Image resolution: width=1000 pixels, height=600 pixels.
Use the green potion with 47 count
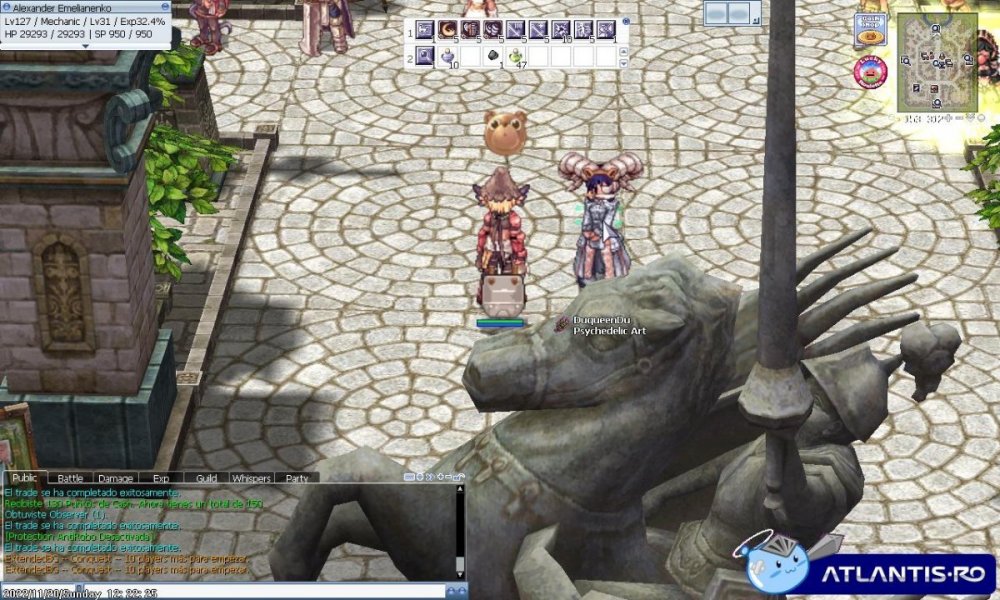tap(516, 56)
